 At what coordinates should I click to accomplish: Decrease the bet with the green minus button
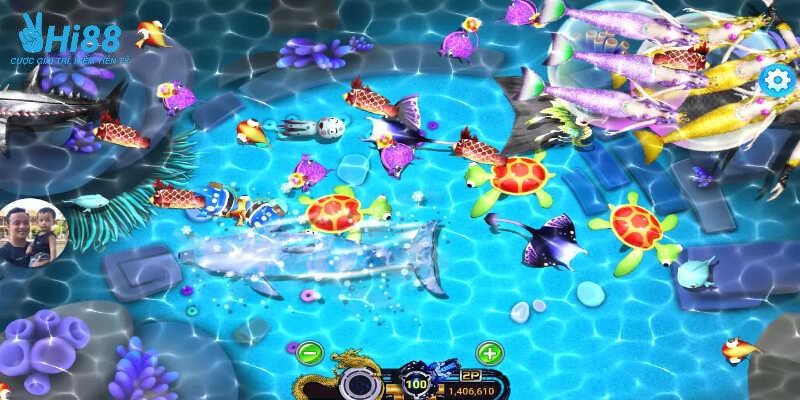[x=309, y=352]
